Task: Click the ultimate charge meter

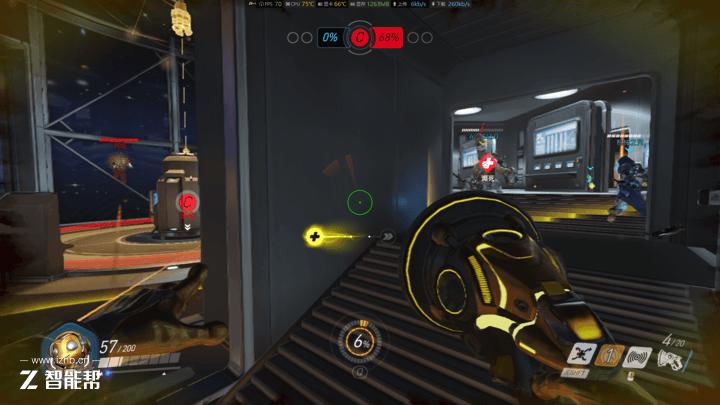Action: (360, 342)
